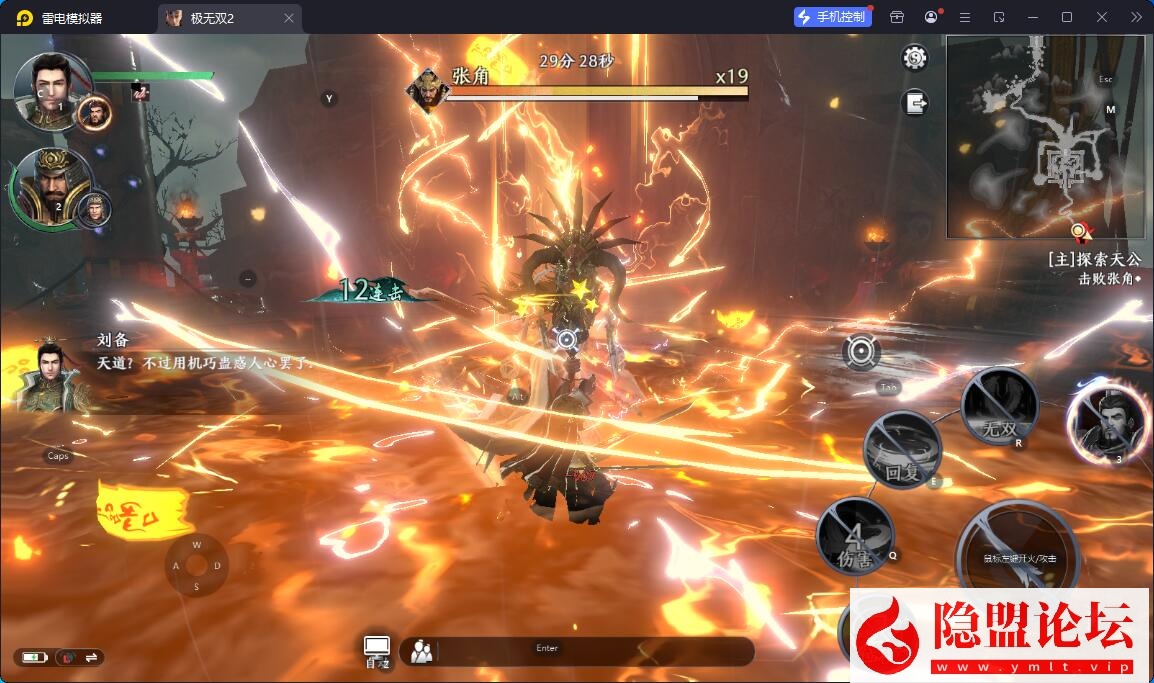The width and height of the screenshot is (1154, 683).
Task: Click the virtual movement joystick
Action: pyautogui.click(x=197, y=566)
